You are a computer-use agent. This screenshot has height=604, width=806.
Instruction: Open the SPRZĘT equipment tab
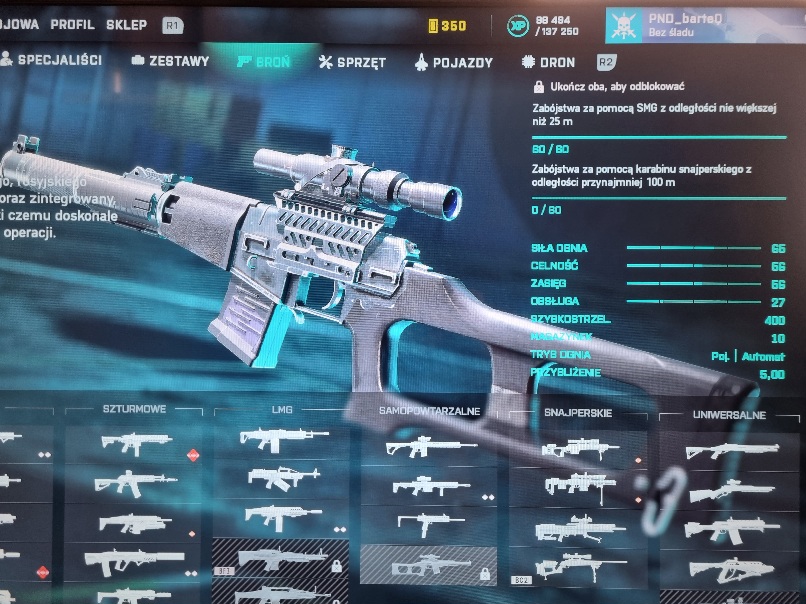tap(352, 62)
